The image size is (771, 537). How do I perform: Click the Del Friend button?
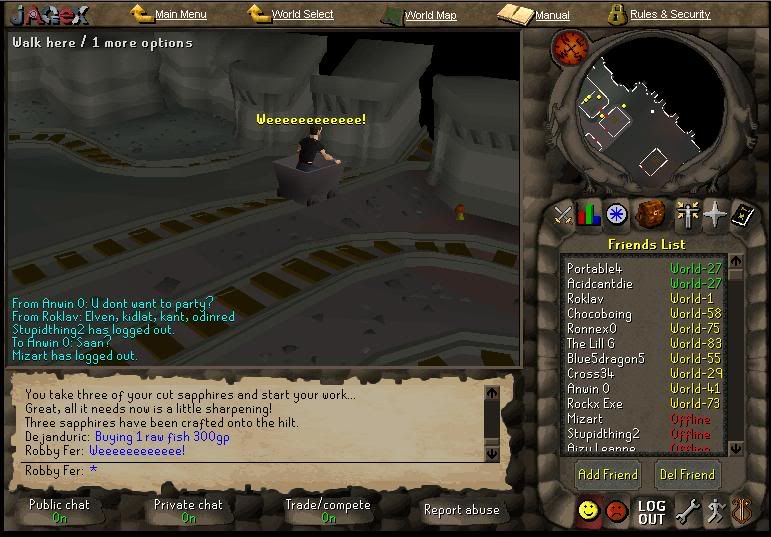point(686,474)
